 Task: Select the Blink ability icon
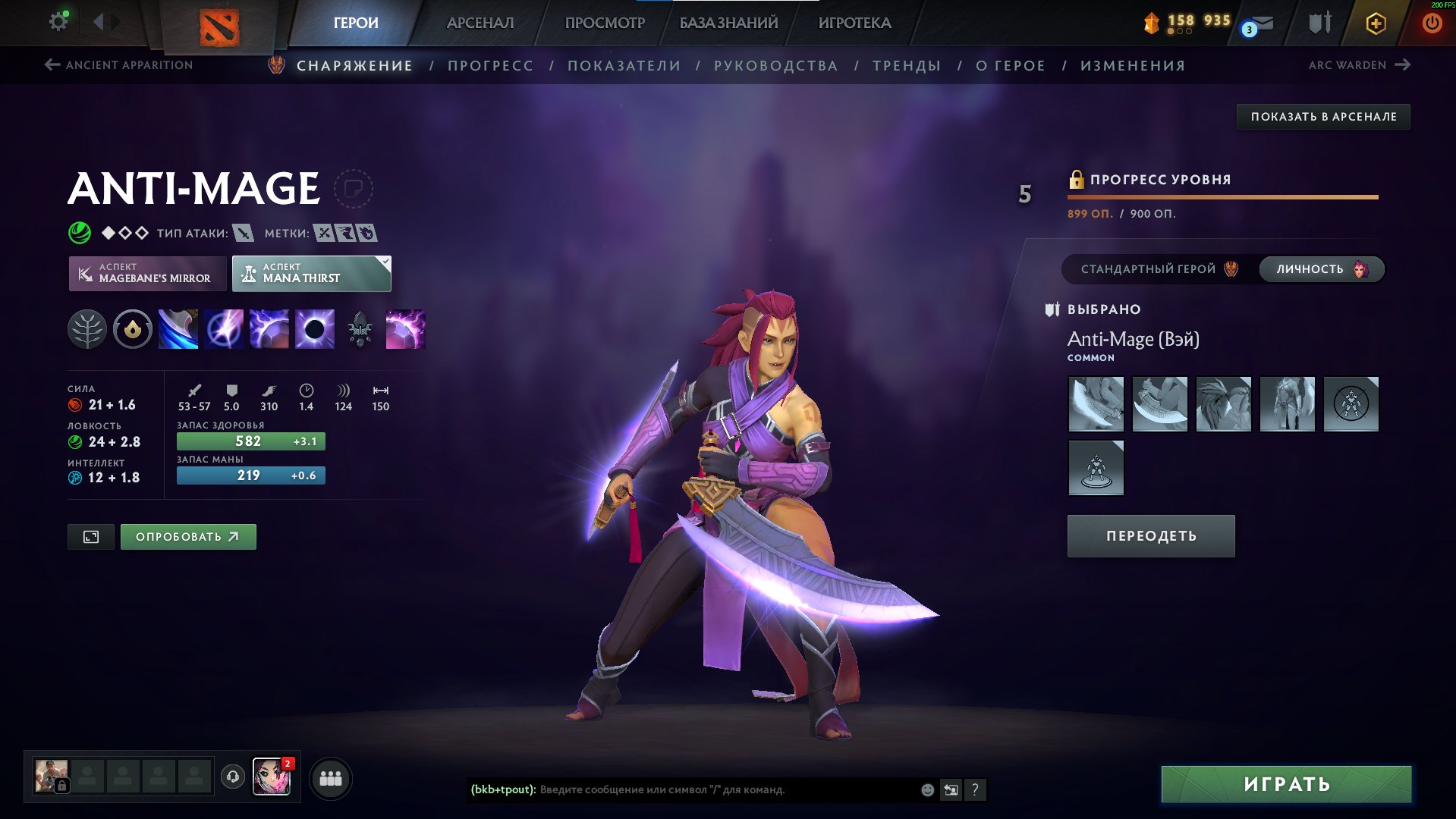tap(223, 328)
